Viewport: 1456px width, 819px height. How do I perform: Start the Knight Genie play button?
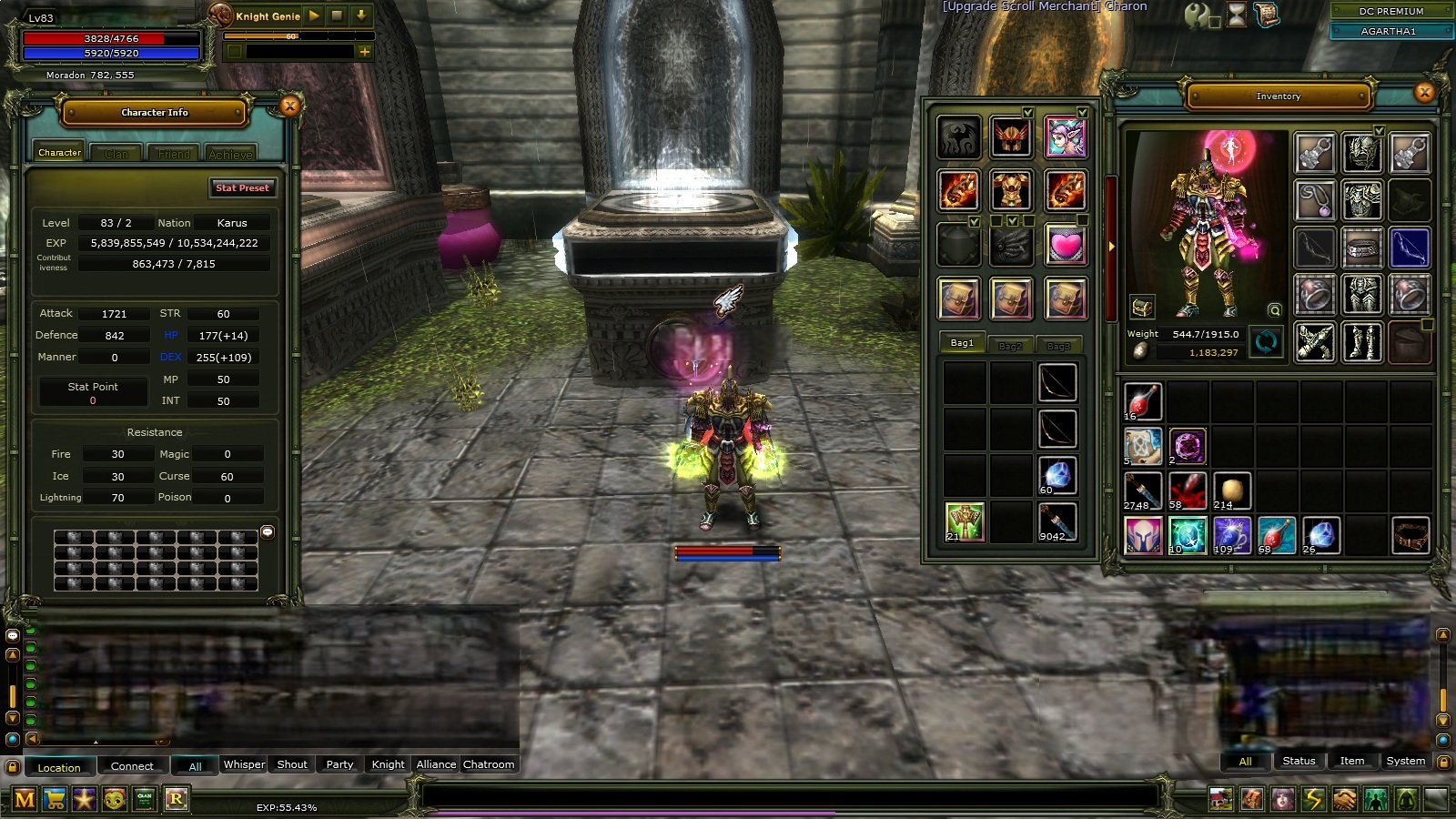pos(314,15)
